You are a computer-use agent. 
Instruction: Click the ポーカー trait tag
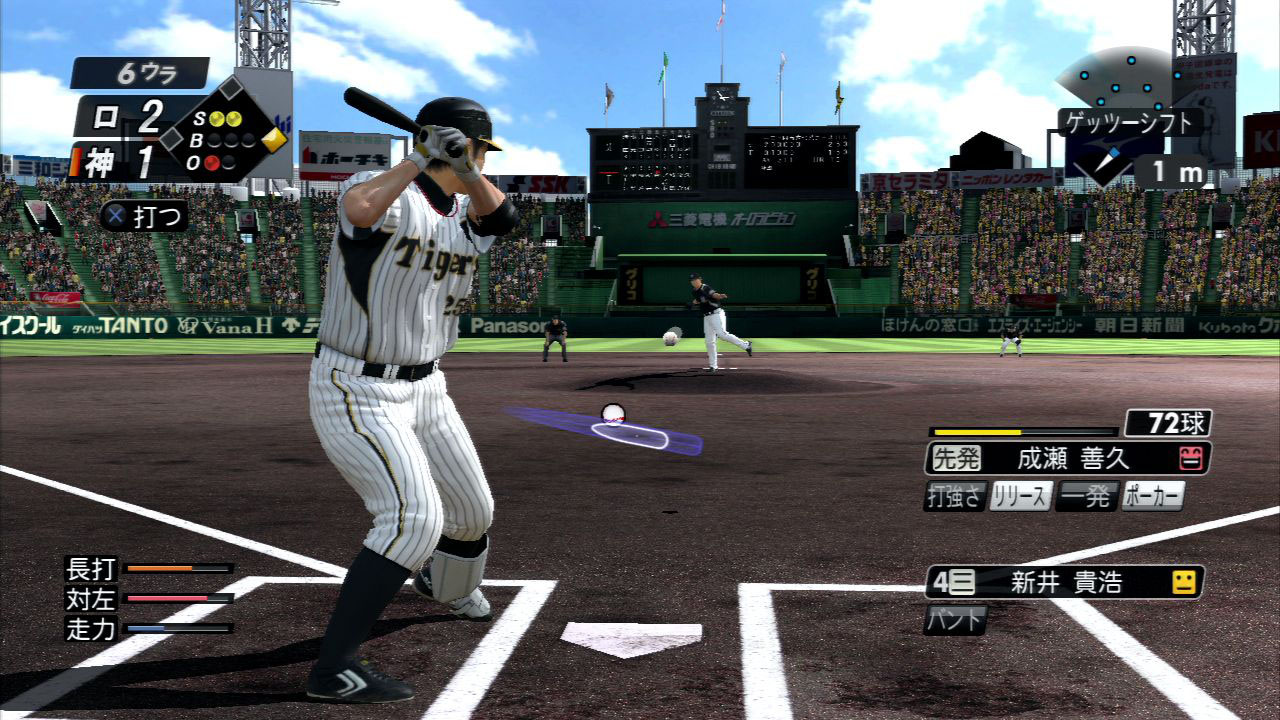point(1152,496)
